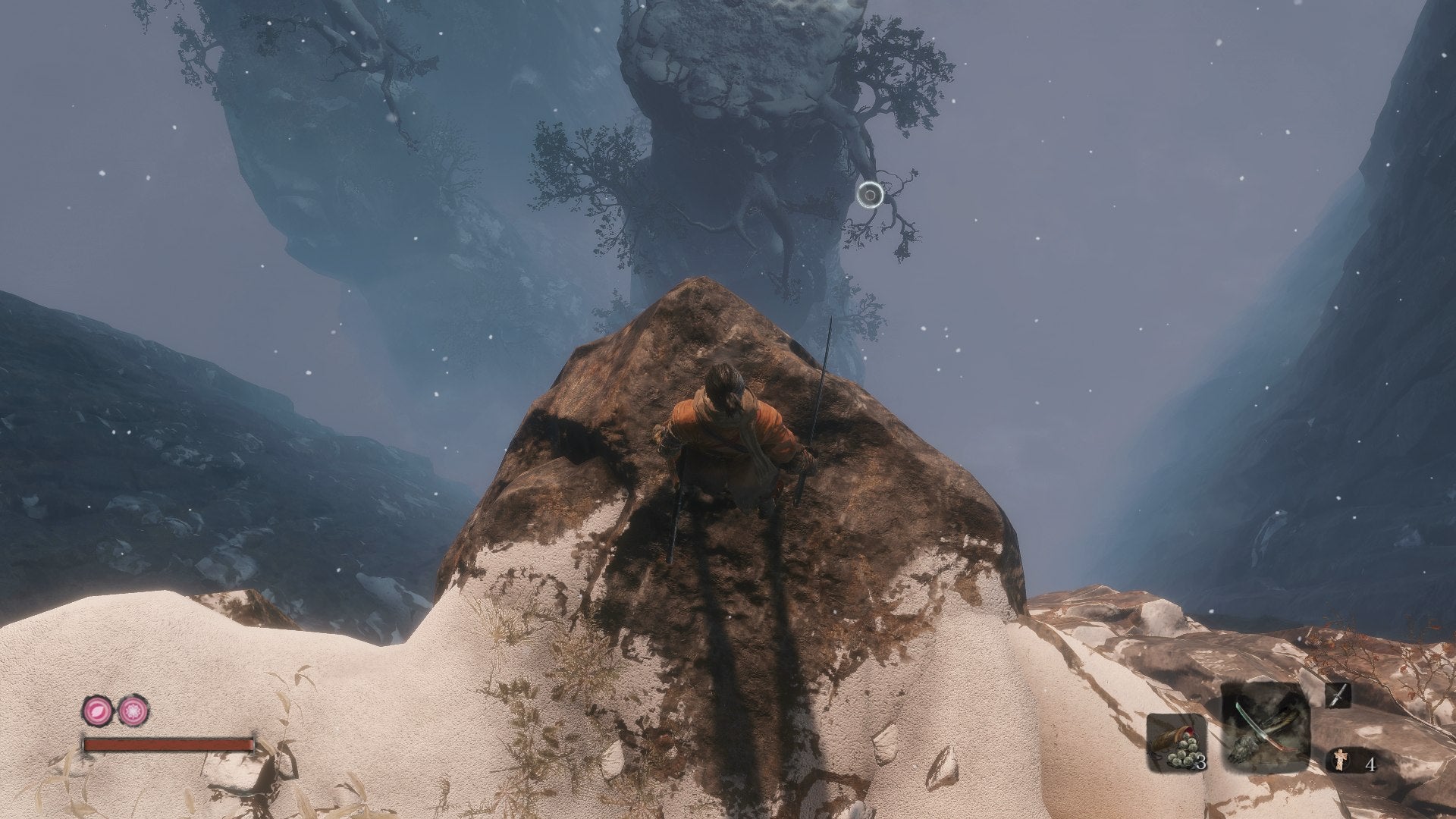This screenshot has width=1456, height=819.
Task: Select the snowflake-pattern medallion icon
Action: pyautogui.click(x=131, y=711)
